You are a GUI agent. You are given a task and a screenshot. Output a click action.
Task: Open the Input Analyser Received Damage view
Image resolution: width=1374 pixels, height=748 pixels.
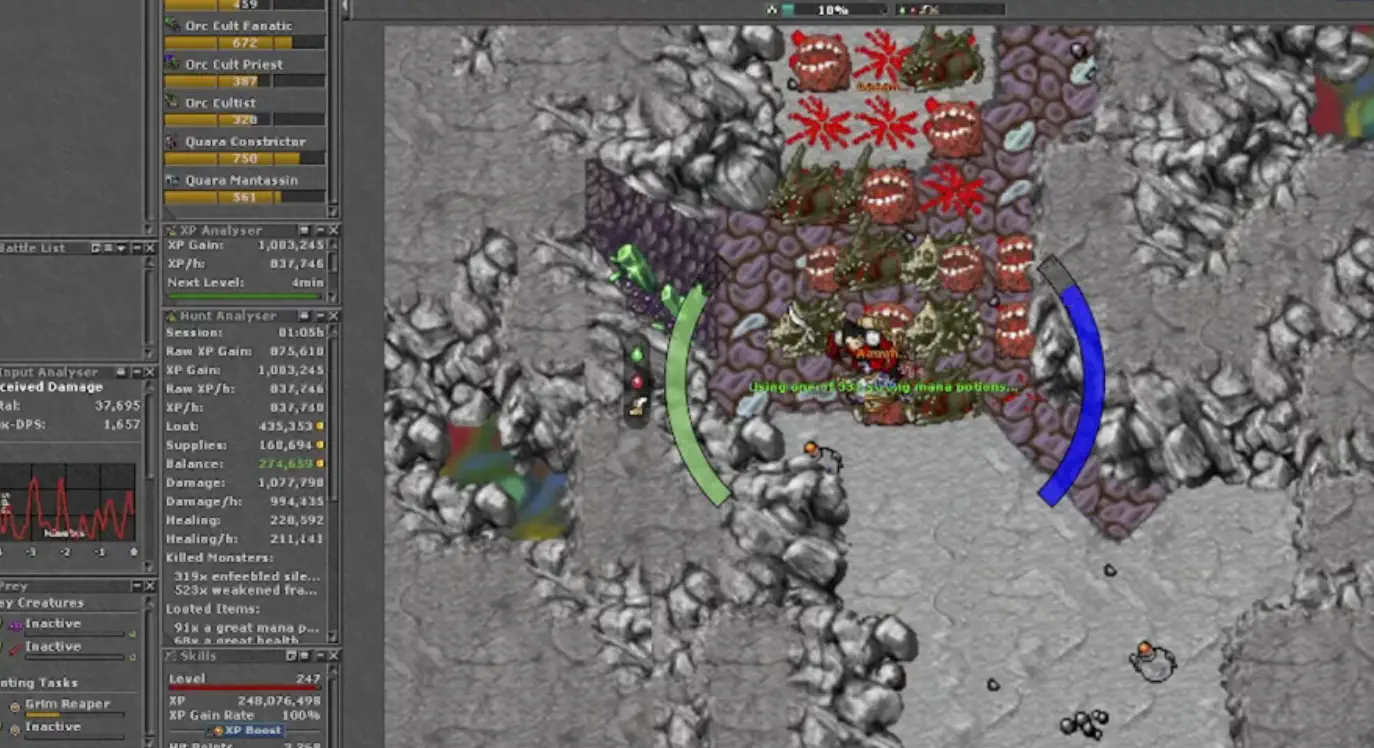coord(48,386)
